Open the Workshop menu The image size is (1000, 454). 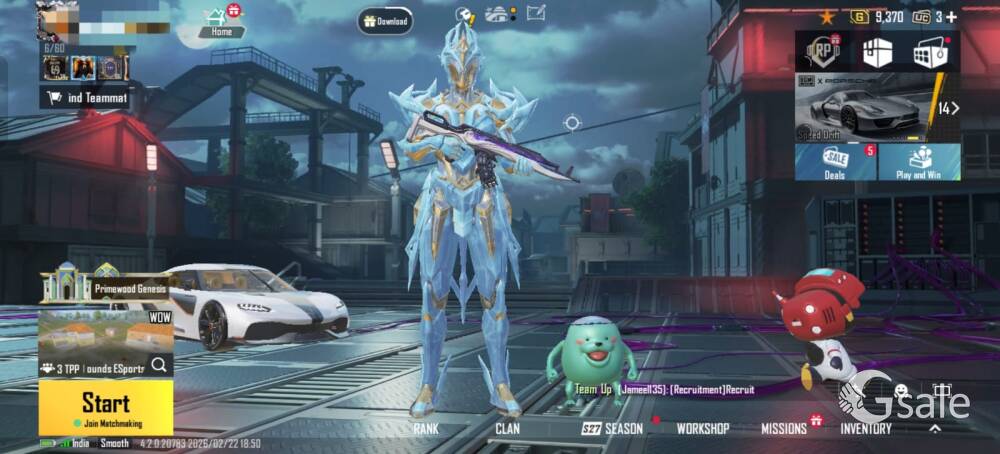[703, 428]
